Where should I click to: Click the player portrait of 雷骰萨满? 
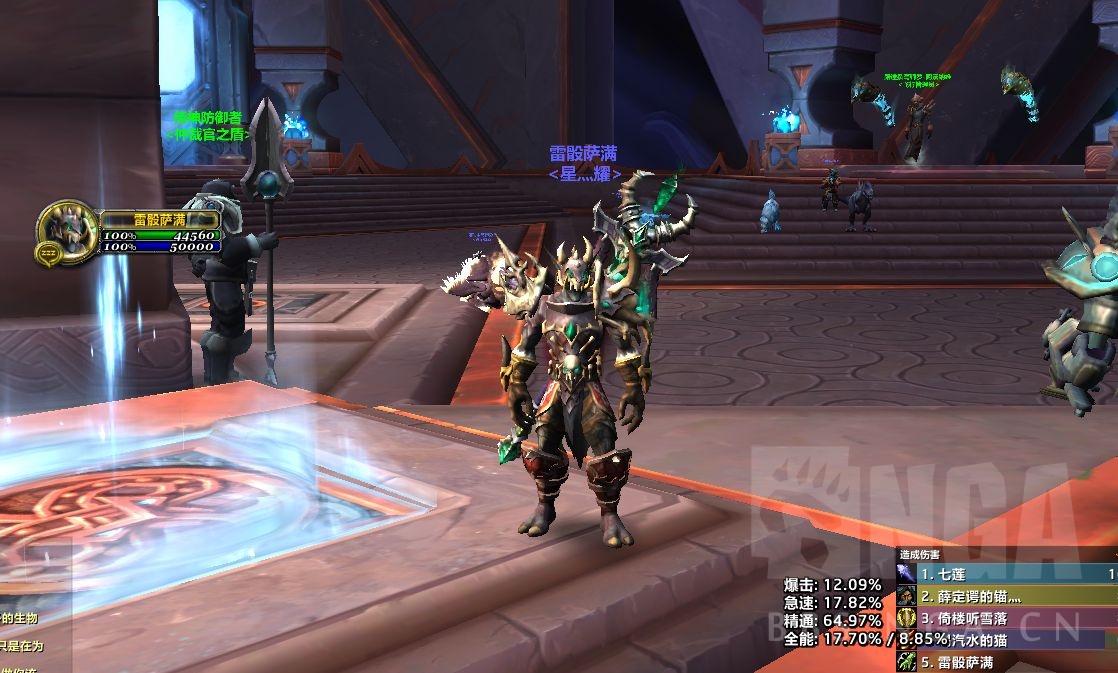pos(68,231)
